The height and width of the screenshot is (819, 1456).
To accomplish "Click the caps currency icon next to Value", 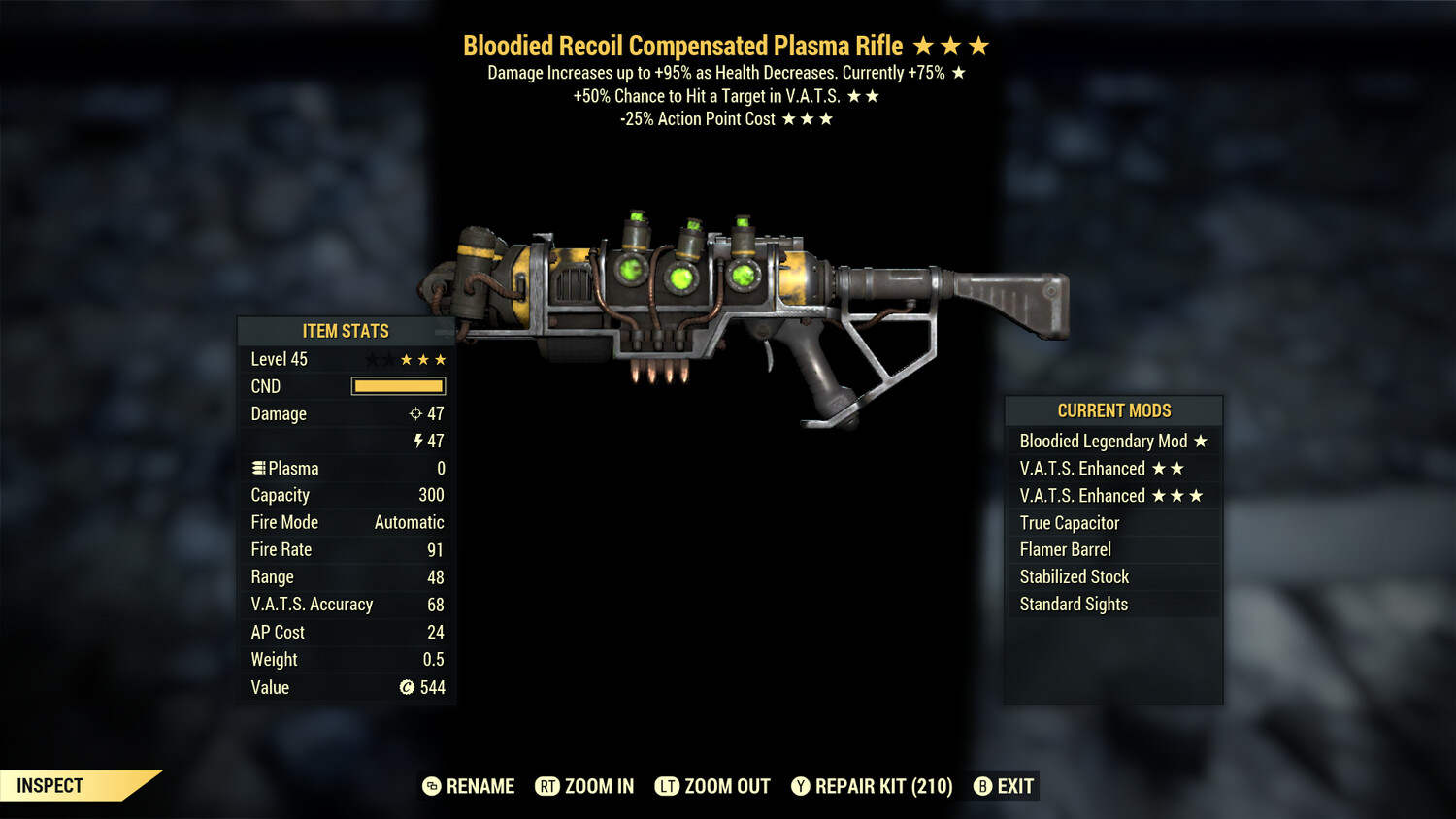I will (409, 687).
